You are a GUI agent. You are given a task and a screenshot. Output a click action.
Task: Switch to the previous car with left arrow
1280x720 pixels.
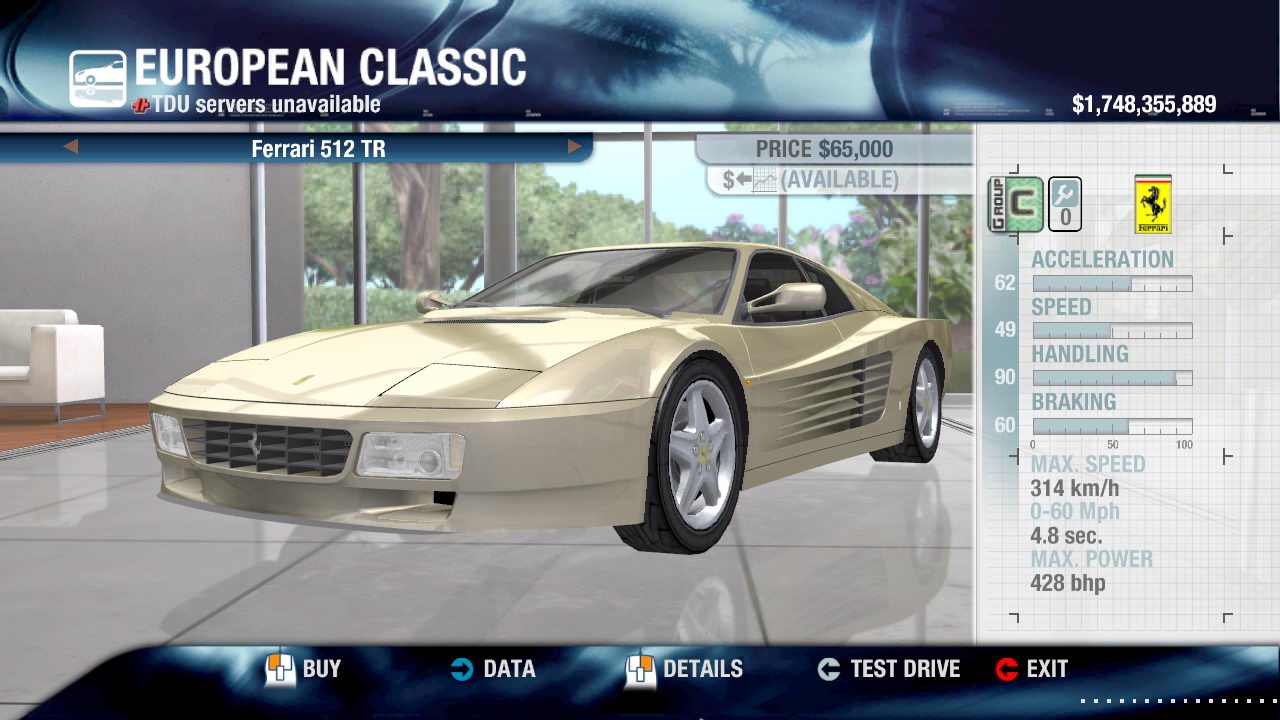70,147
